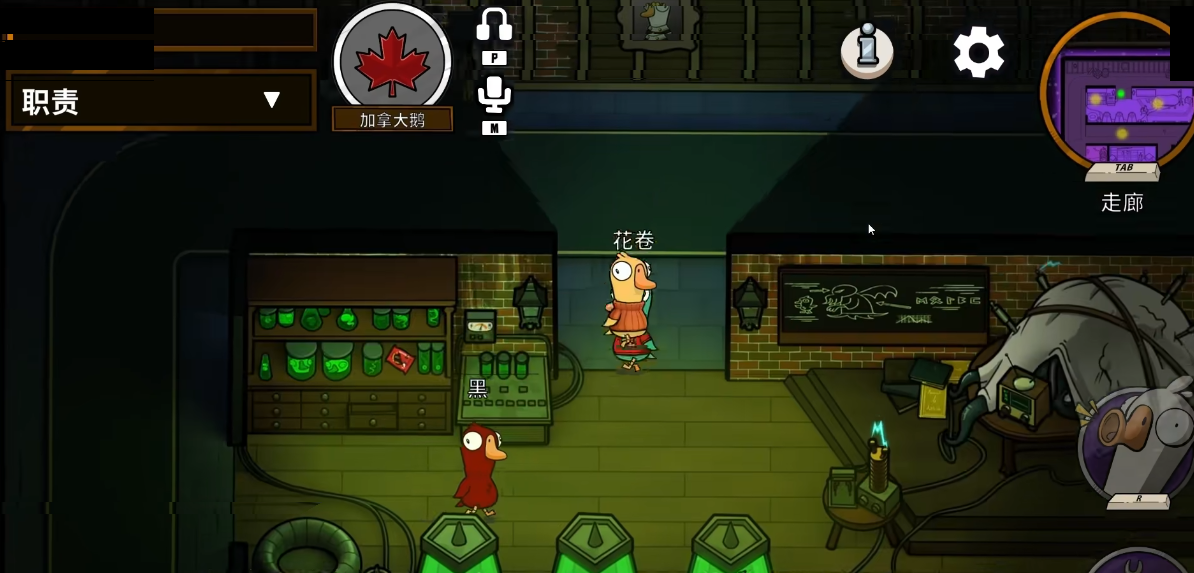Open the gear settings menu
Viewport: 1194px width, 573px height.
pos(978,52)
